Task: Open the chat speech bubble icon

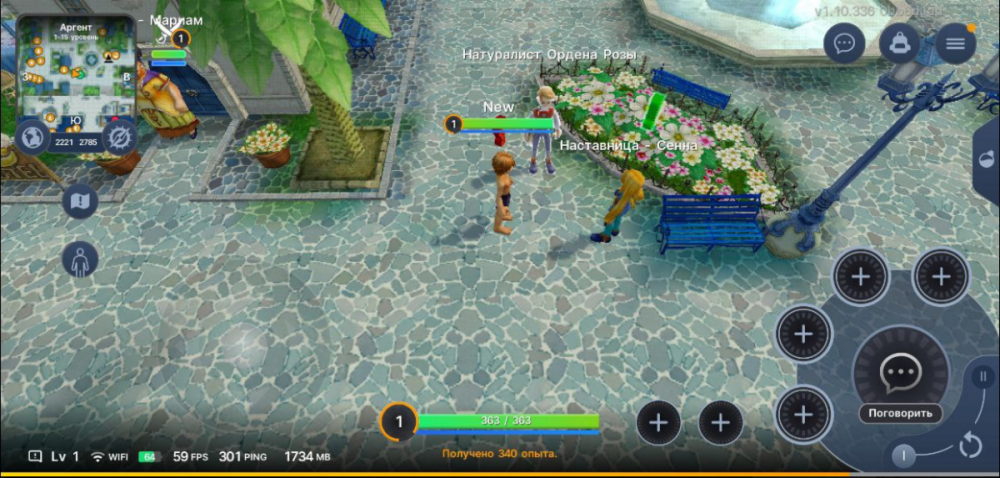Action: point(845,44)
